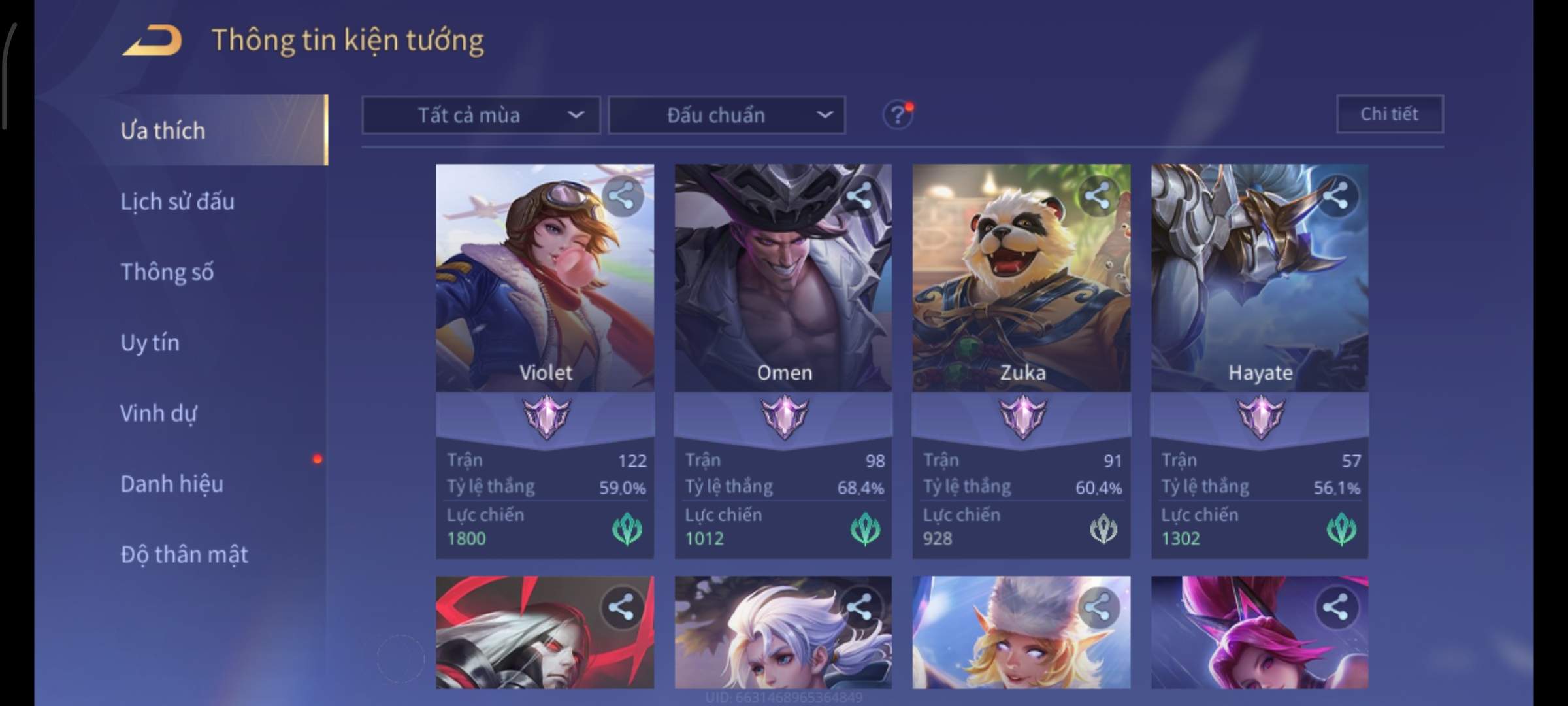Open the Chi tiết details button
Image resolution: width=1568 pixels, height=706 pixels.
coord(1389,114)
